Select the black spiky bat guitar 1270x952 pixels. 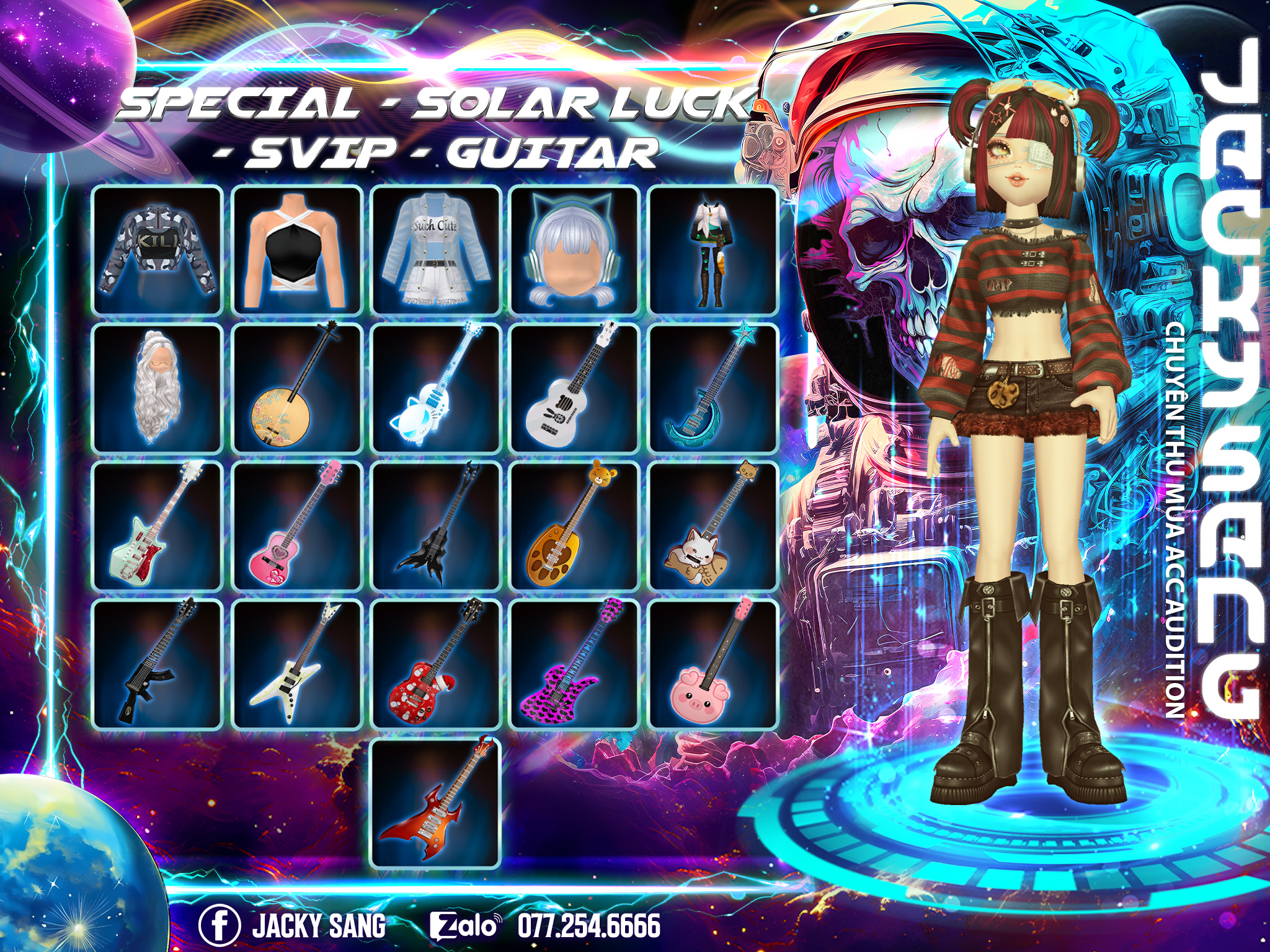tap(436, 527)
